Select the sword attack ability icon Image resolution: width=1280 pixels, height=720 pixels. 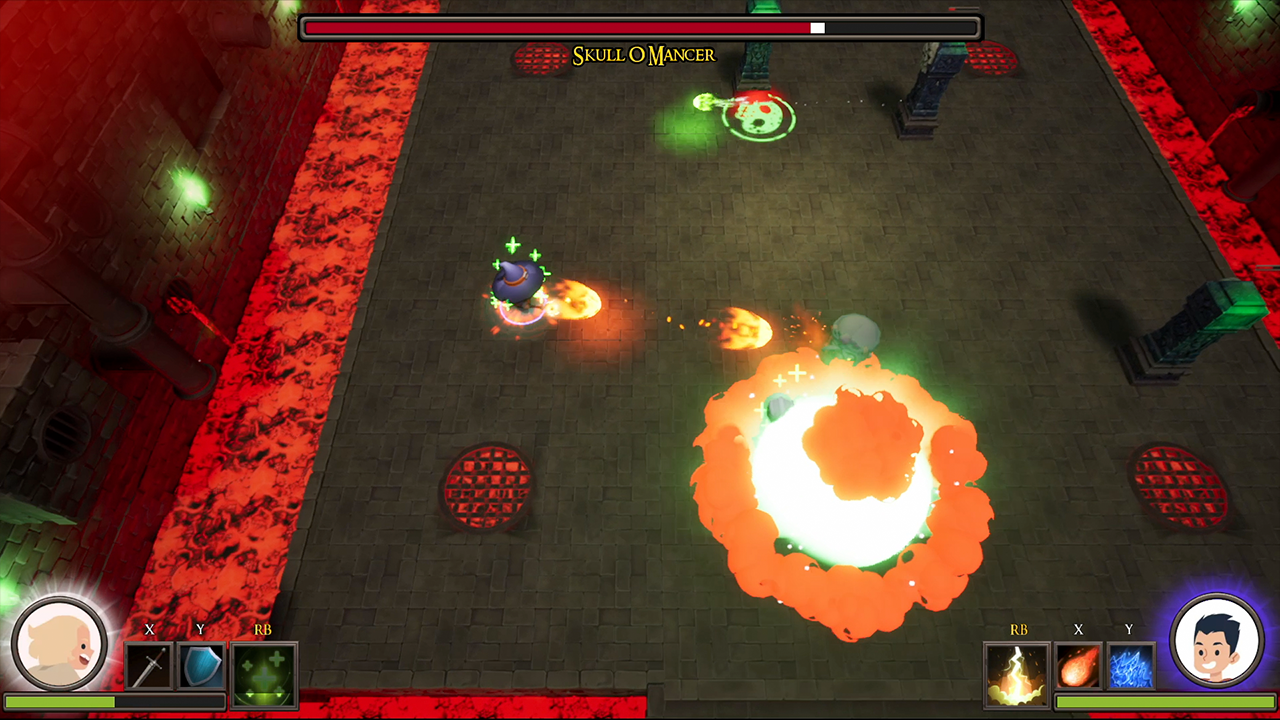[x=147, y=666]
